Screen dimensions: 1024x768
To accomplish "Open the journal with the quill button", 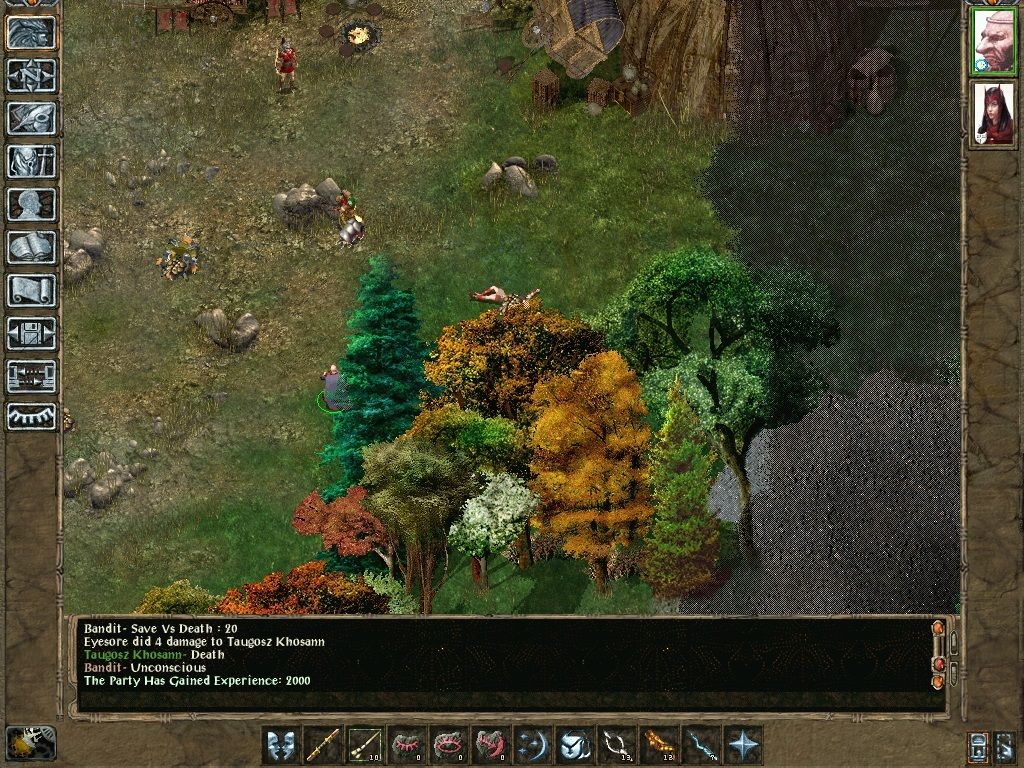I will pos(31,118).
